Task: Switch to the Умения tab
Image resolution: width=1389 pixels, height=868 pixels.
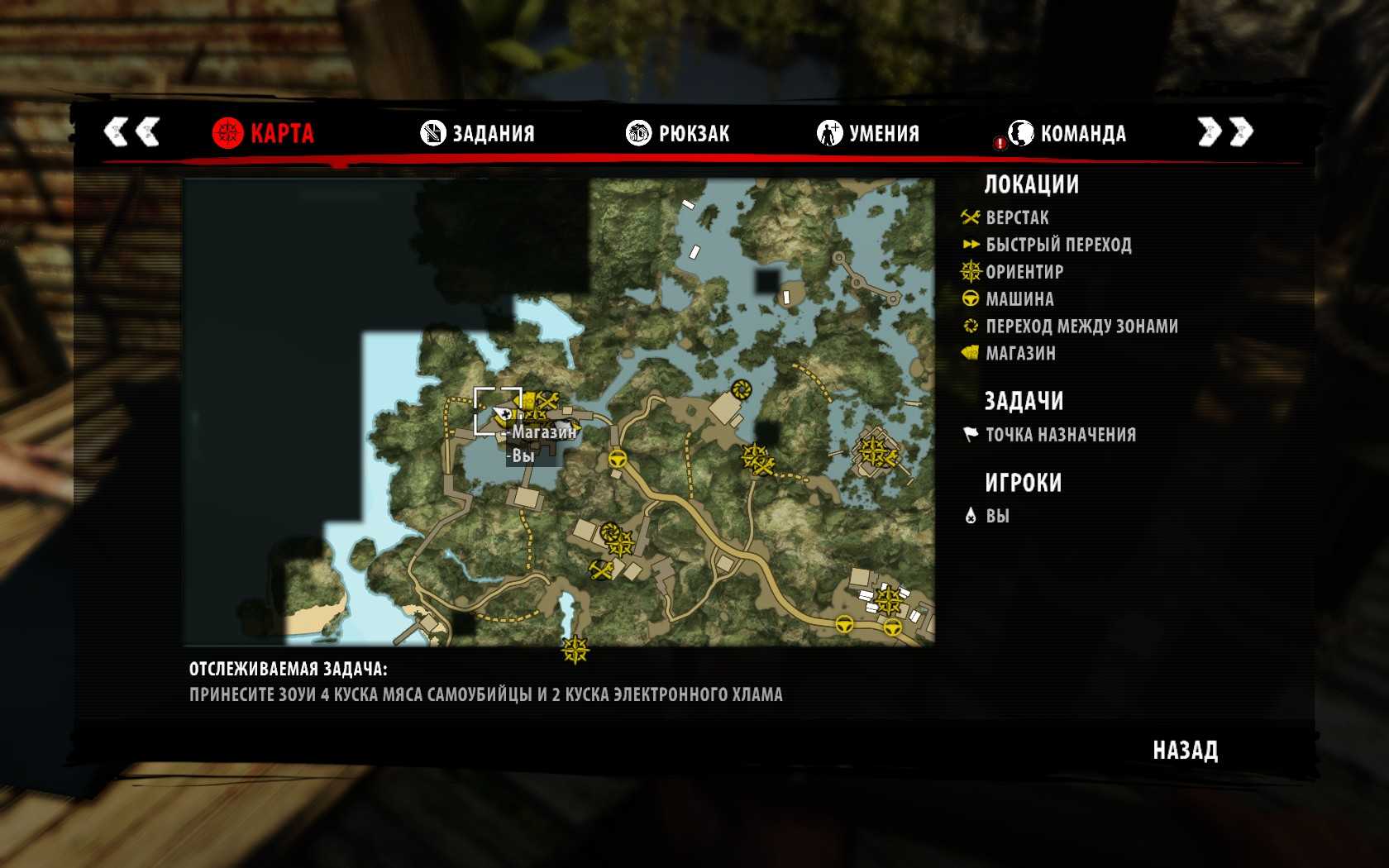Action: pyautogui.click(x=868, y=133)
